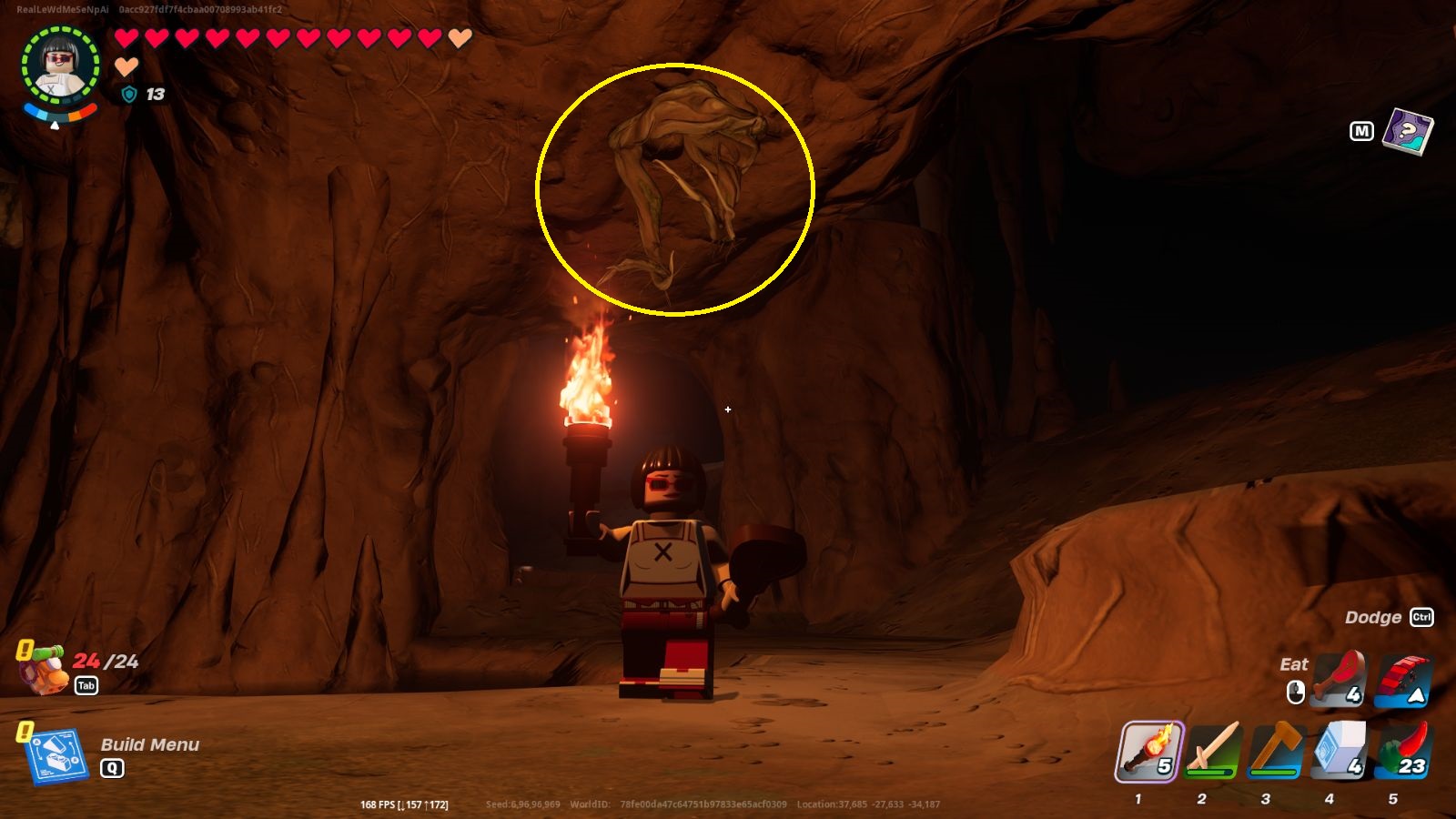Click the teal shield badge showing 13
Image resolution: width=1456 pixels, height=819 pixels.
128,95
